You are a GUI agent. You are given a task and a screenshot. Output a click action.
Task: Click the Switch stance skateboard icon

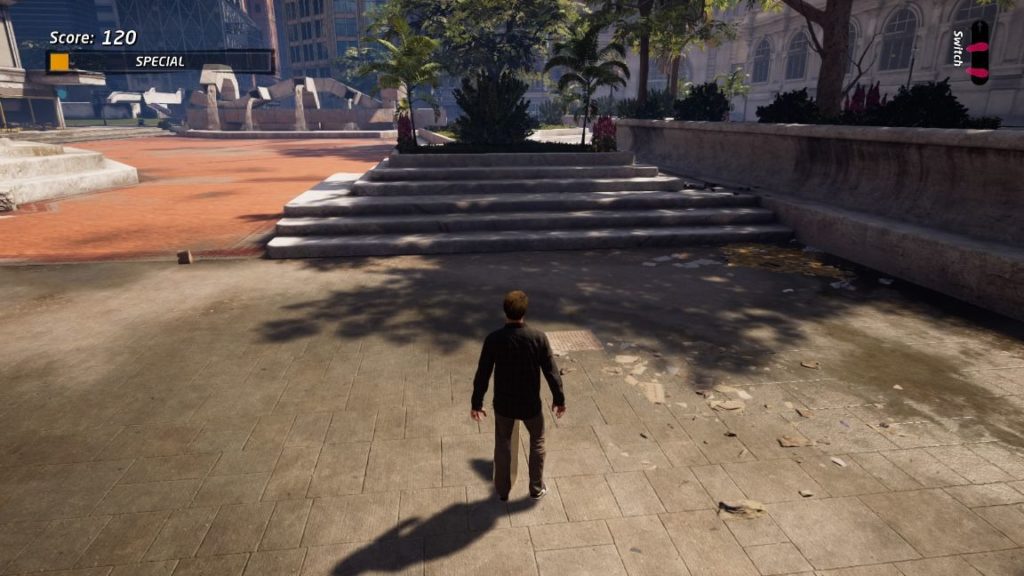pos(979,52)
